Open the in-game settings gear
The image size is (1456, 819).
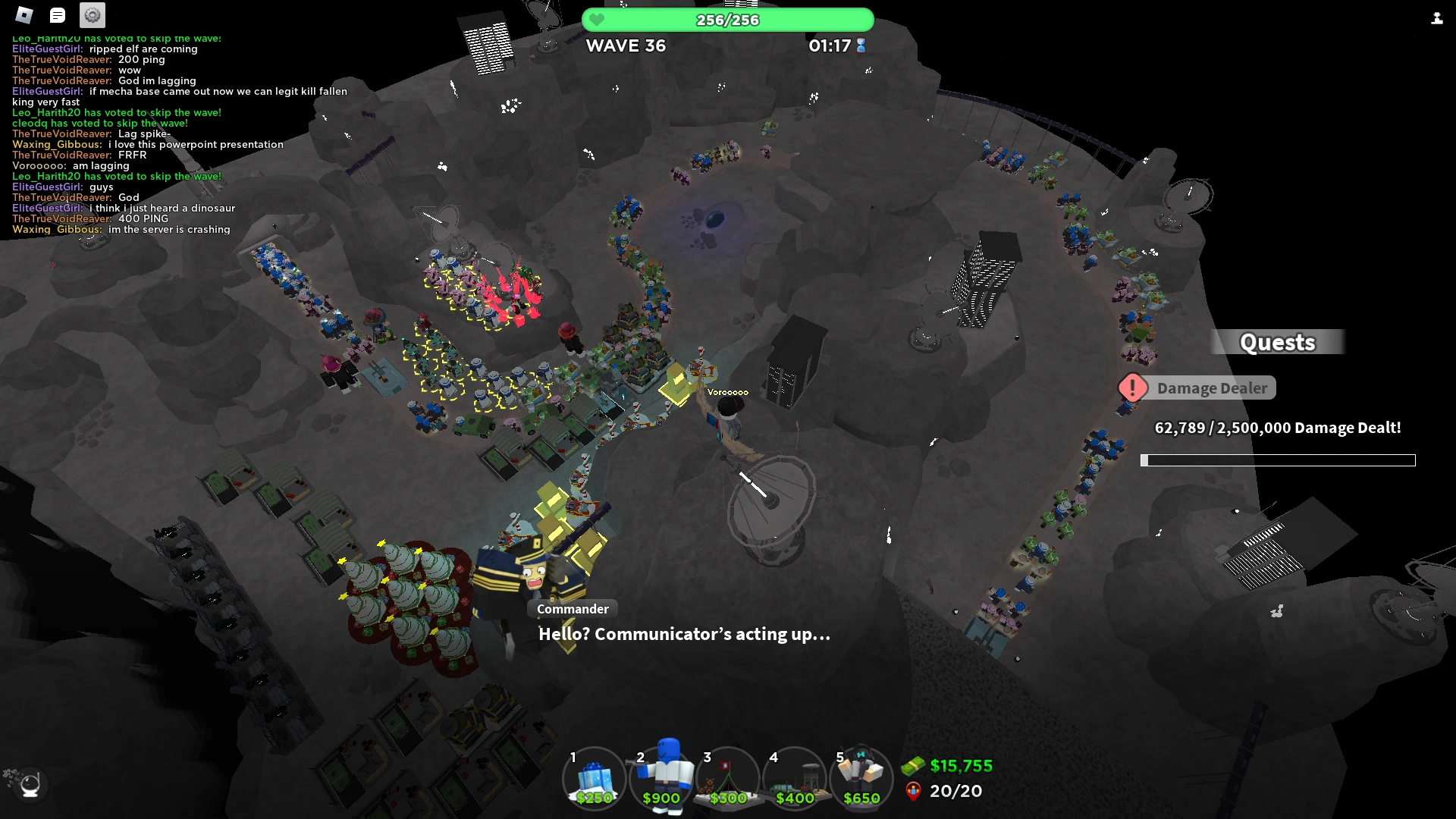point(90,14)
